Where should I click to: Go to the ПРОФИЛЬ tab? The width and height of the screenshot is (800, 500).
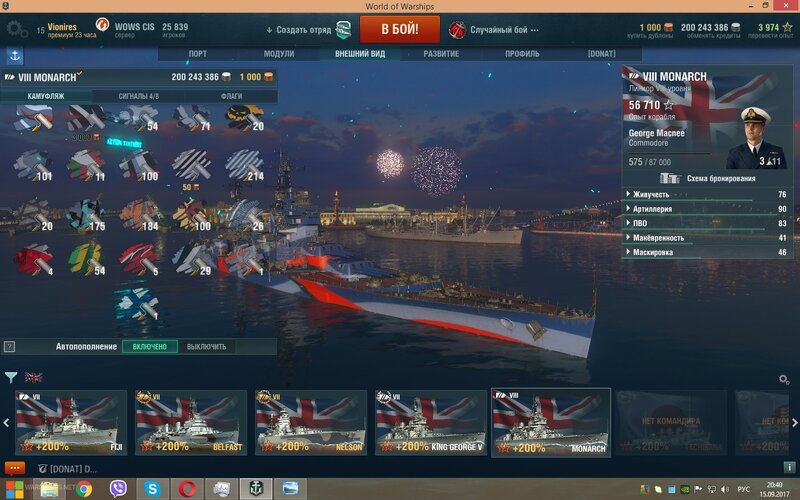tap(522, 53)
